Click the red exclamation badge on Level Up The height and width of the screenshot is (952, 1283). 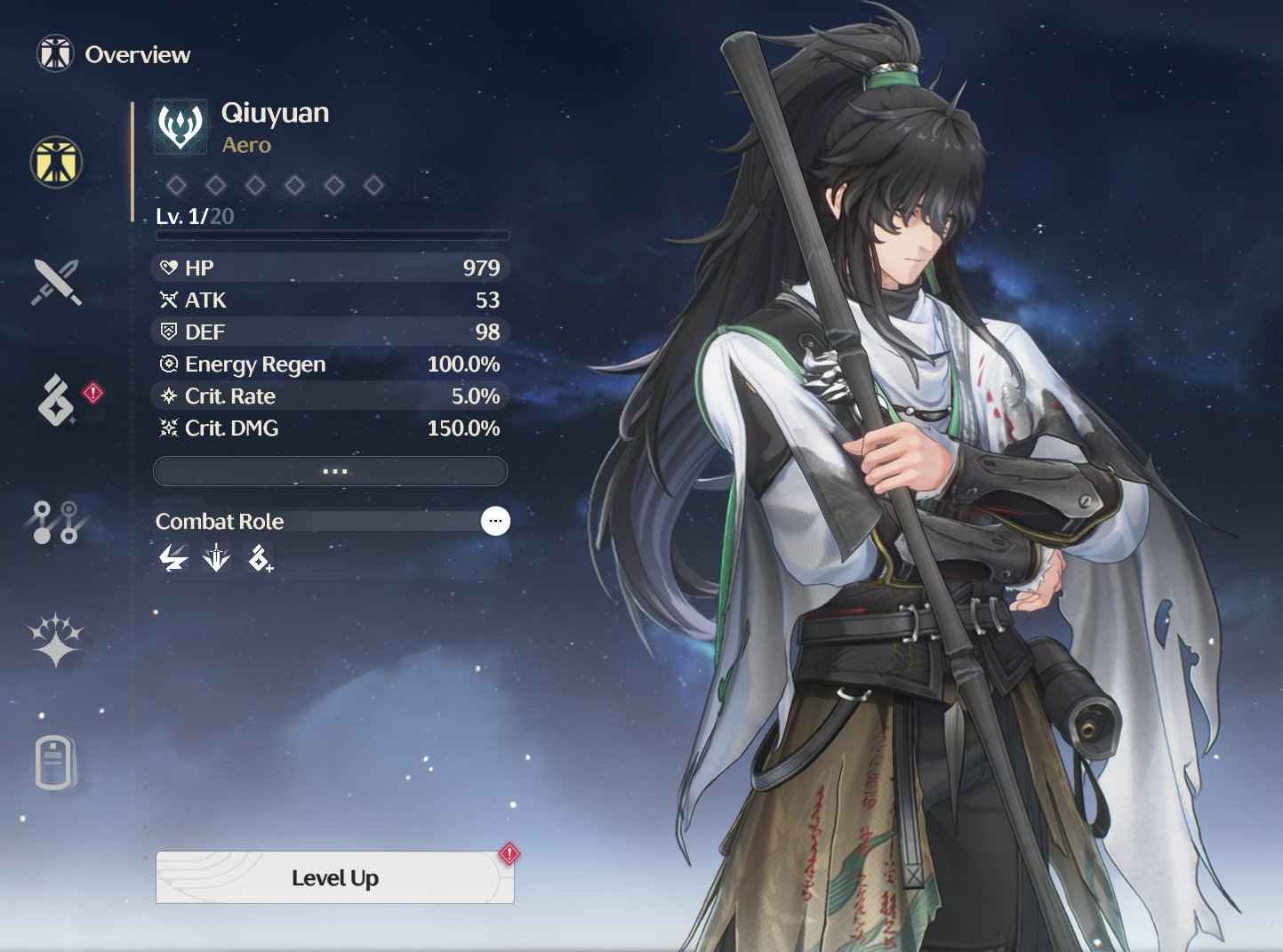507,854
